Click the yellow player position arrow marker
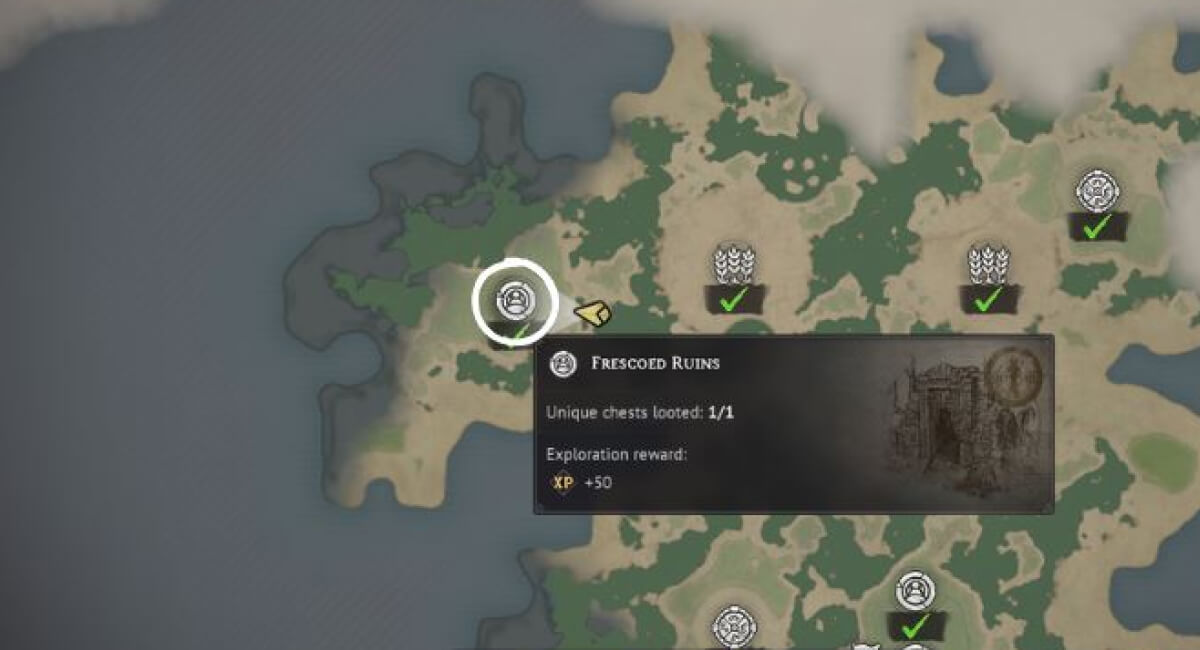Viewport: 1200px width, 650px height. click(x=593, y=315)
